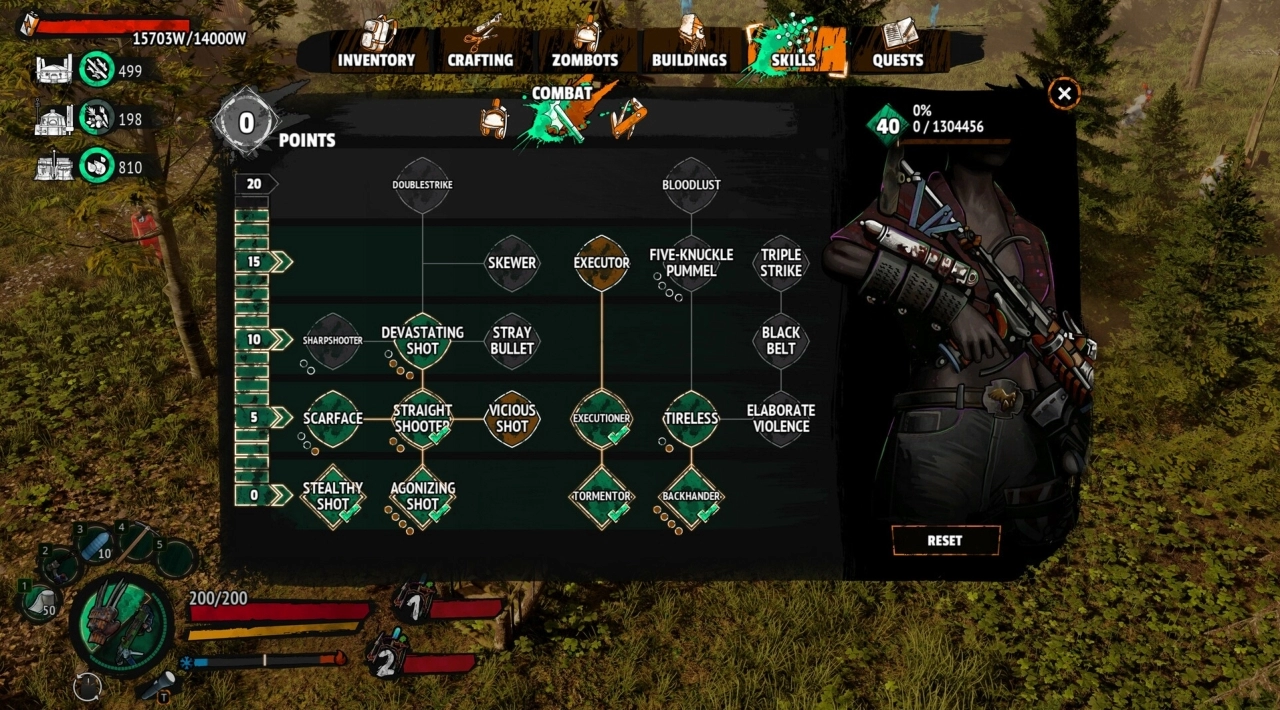
Task: Select the Devastating Shot skill
Action: [422, 341]
